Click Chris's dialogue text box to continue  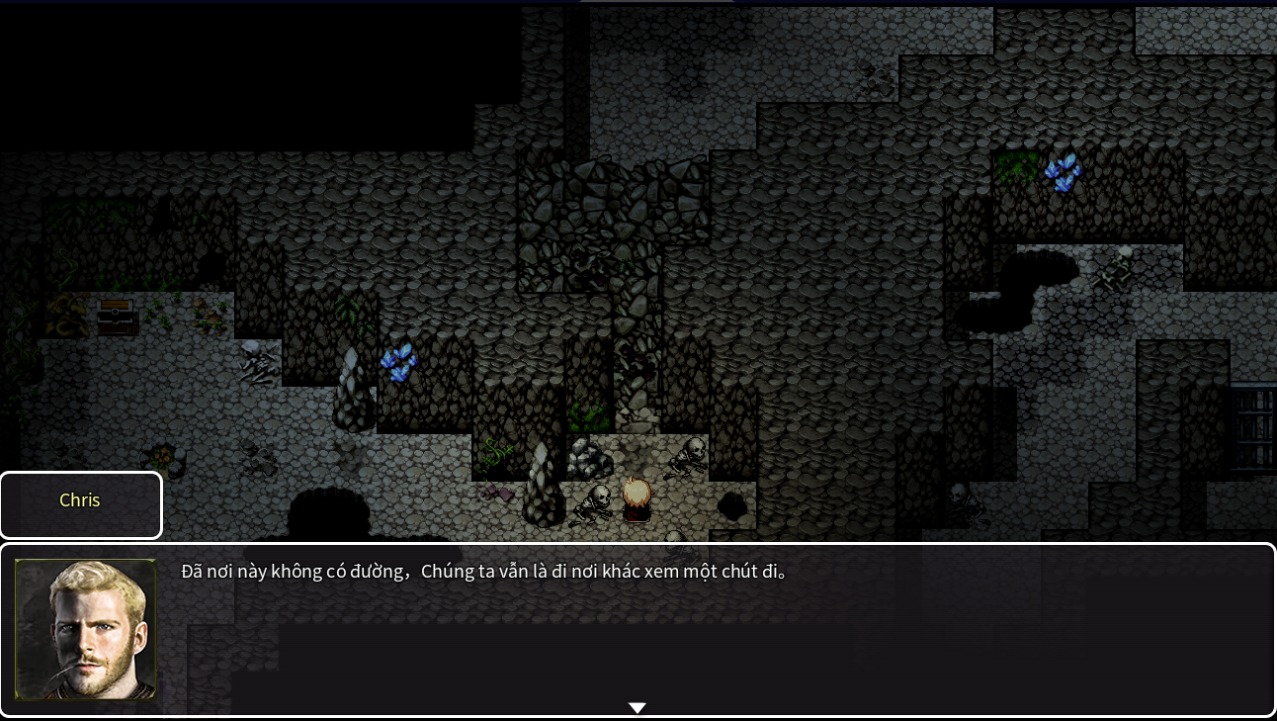click(x=700, y=628)
